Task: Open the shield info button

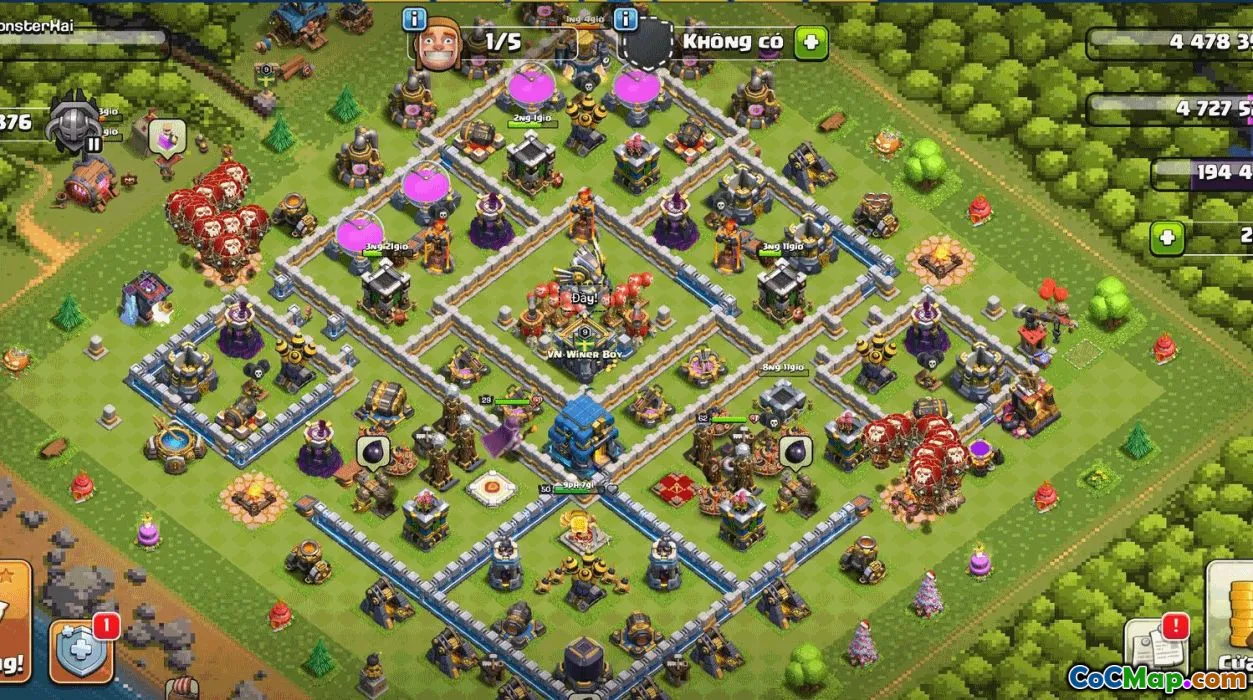Action: point(626,19)
